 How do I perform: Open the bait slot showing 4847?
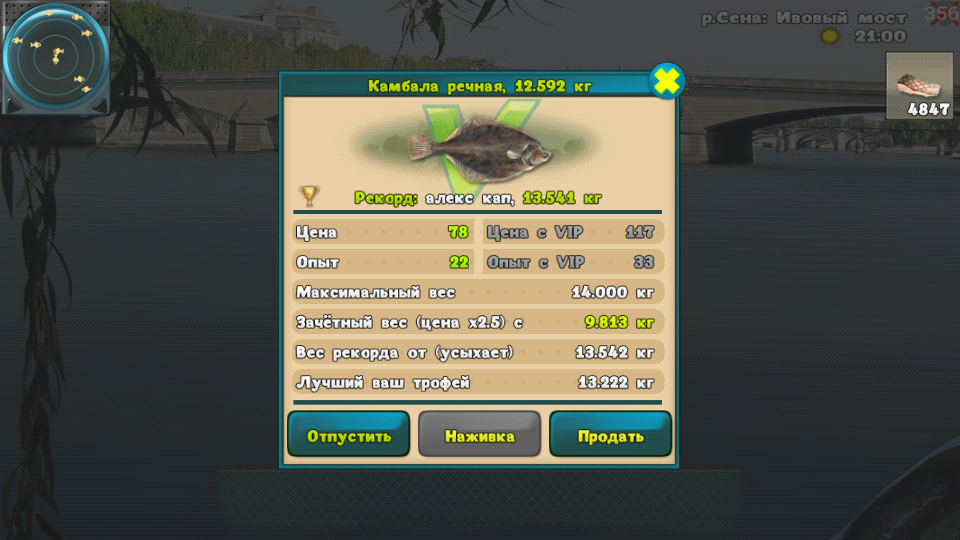pyautogui.click(x=919, y=87)
